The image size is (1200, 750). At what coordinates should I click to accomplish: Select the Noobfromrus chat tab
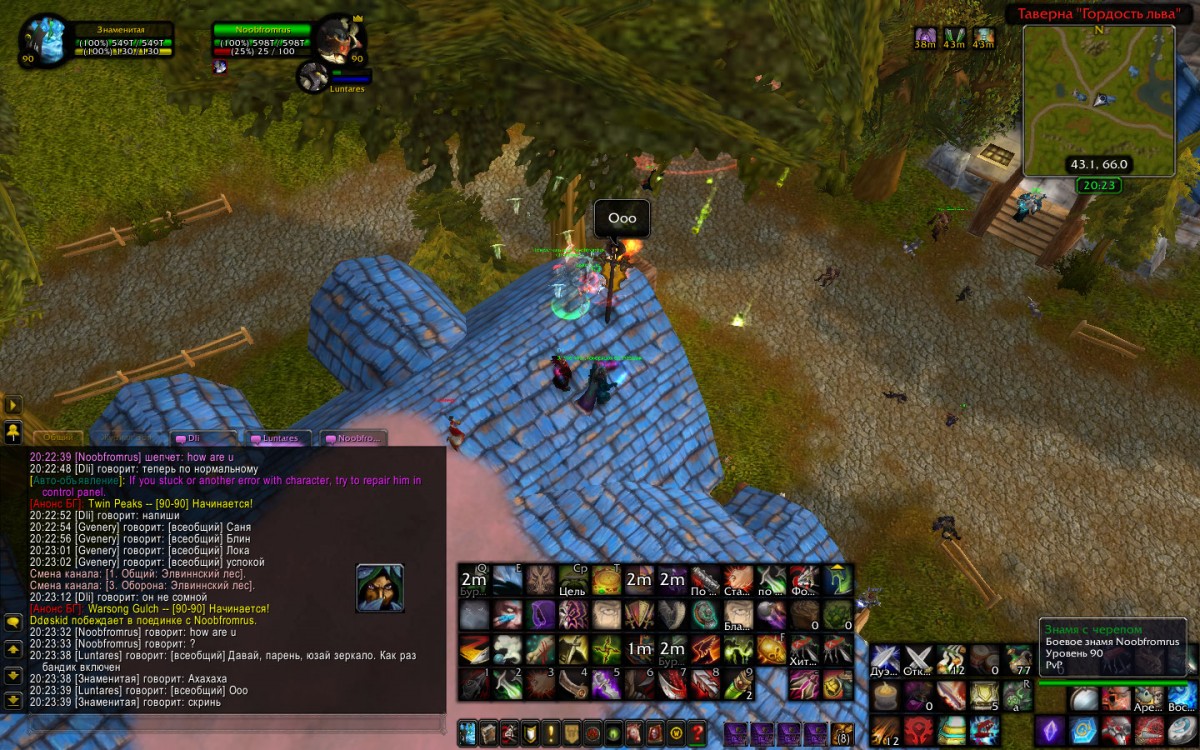tap(353, 438)
